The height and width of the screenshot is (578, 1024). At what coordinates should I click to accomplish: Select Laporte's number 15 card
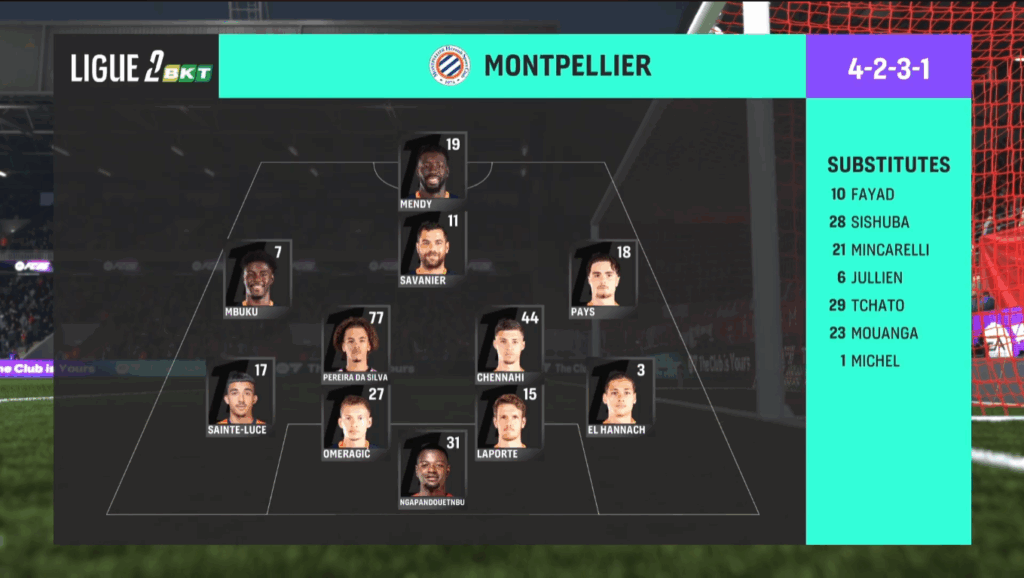[510, 422]
